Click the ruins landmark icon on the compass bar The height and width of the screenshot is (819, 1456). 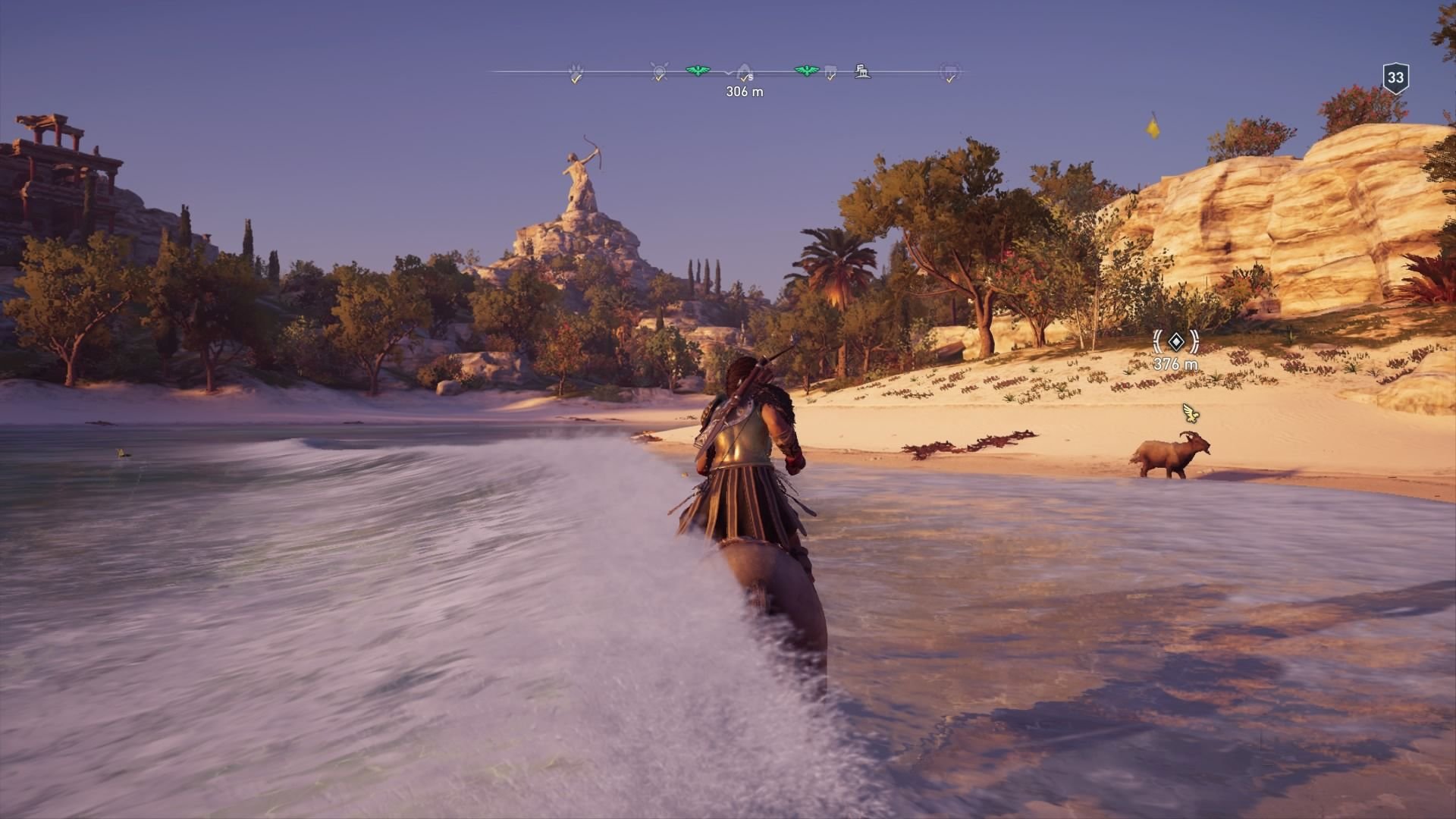click(861, 71)
